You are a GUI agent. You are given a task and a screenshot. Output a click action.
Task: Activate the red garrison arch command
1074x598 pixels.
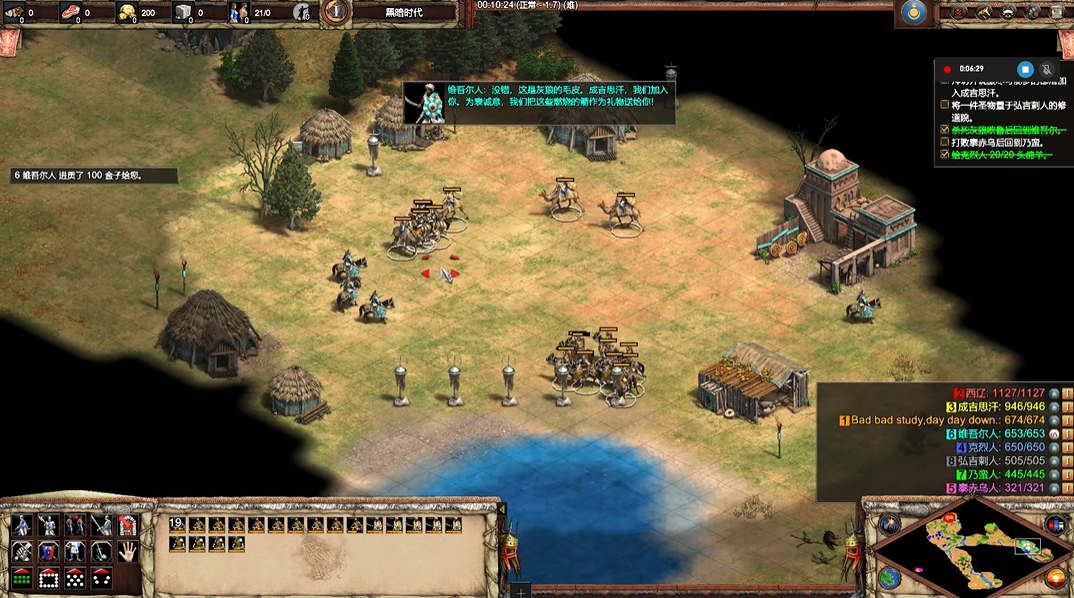click(x=127, y=525)
